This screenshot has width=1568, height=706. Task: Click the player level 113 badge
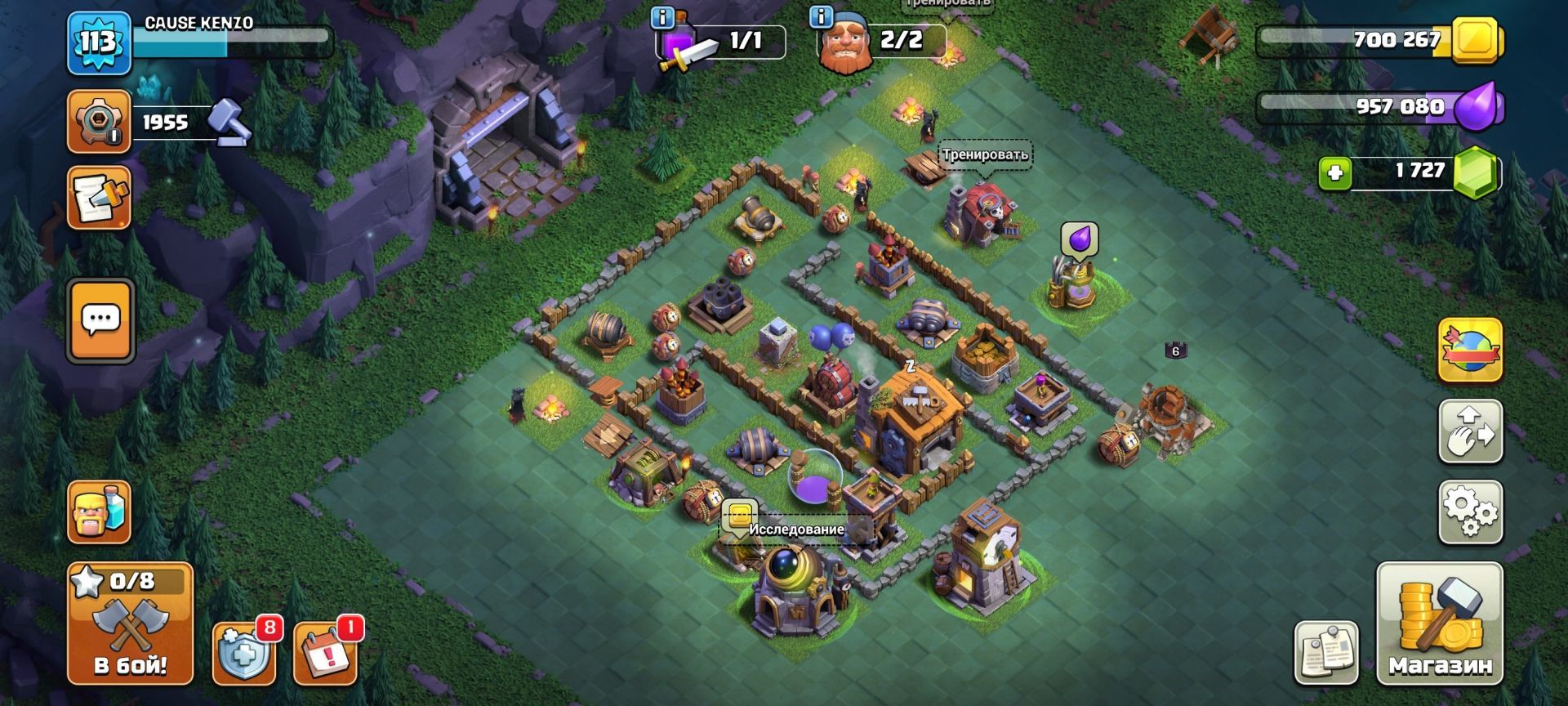pos(98,41)
